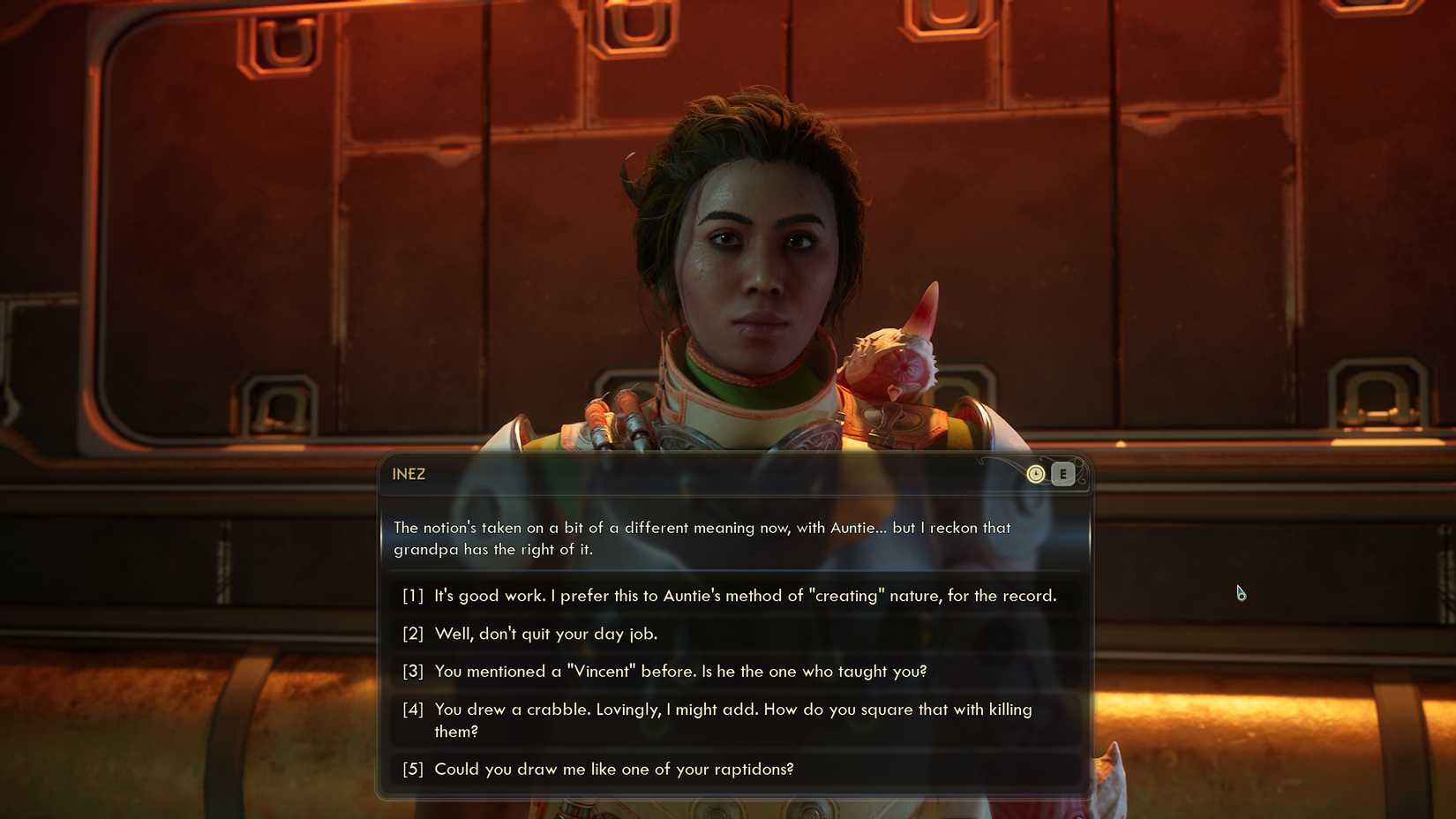This screenshot has height=819, width=1456.
Task: Click the INEZ nameplate label
Action: click(409, 474)
